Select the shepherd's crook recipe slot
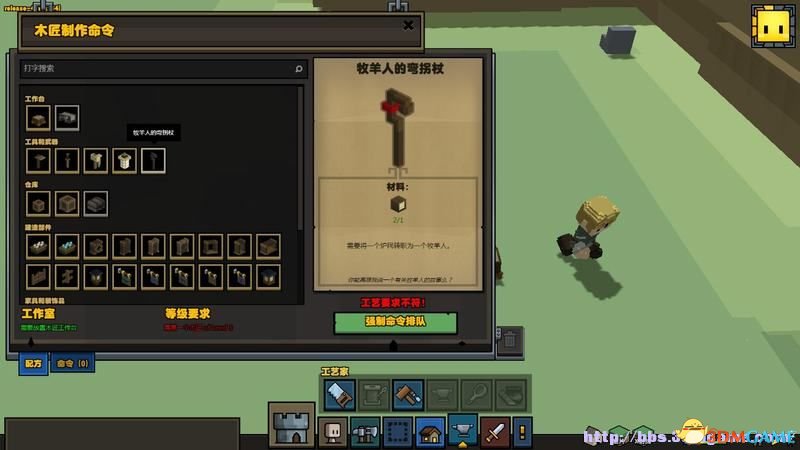Image resolution: width=800 pixels, height=450 pixels. 153,160
